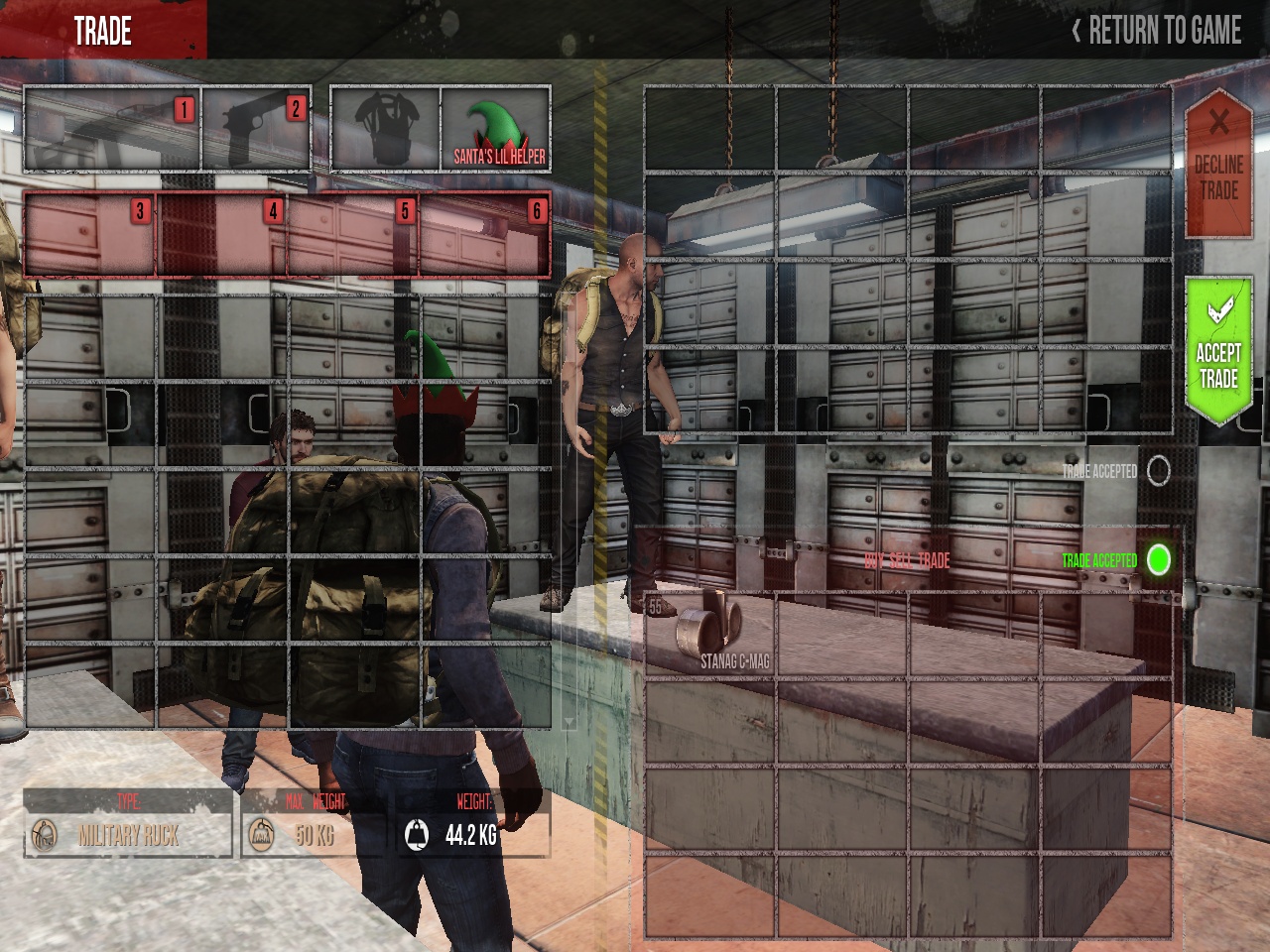1270x952 pixels.
Task: Click the tactical vest armor slot
Action: tap(385, 130)
